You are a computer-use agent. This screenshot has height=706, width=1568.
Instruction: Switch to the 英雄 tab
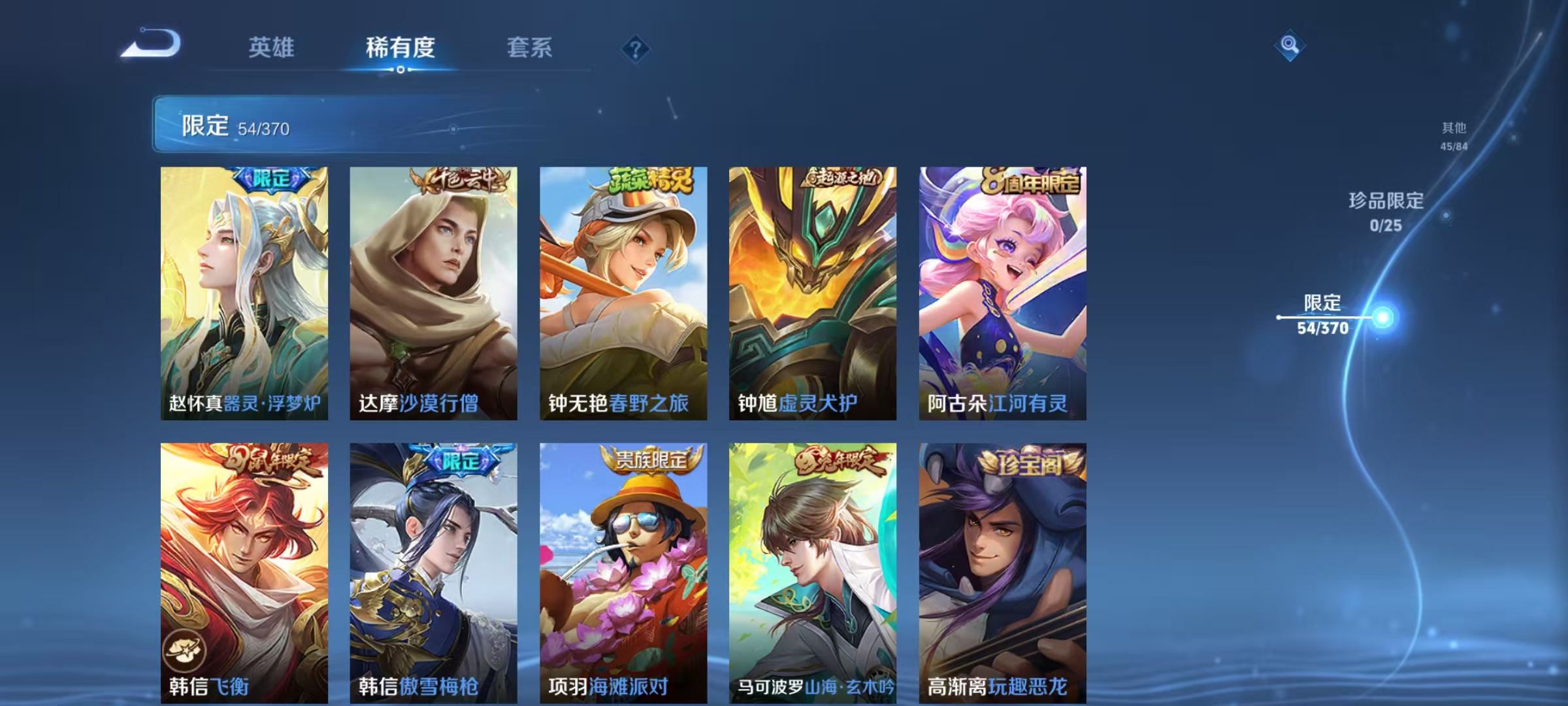coord(272,47)
